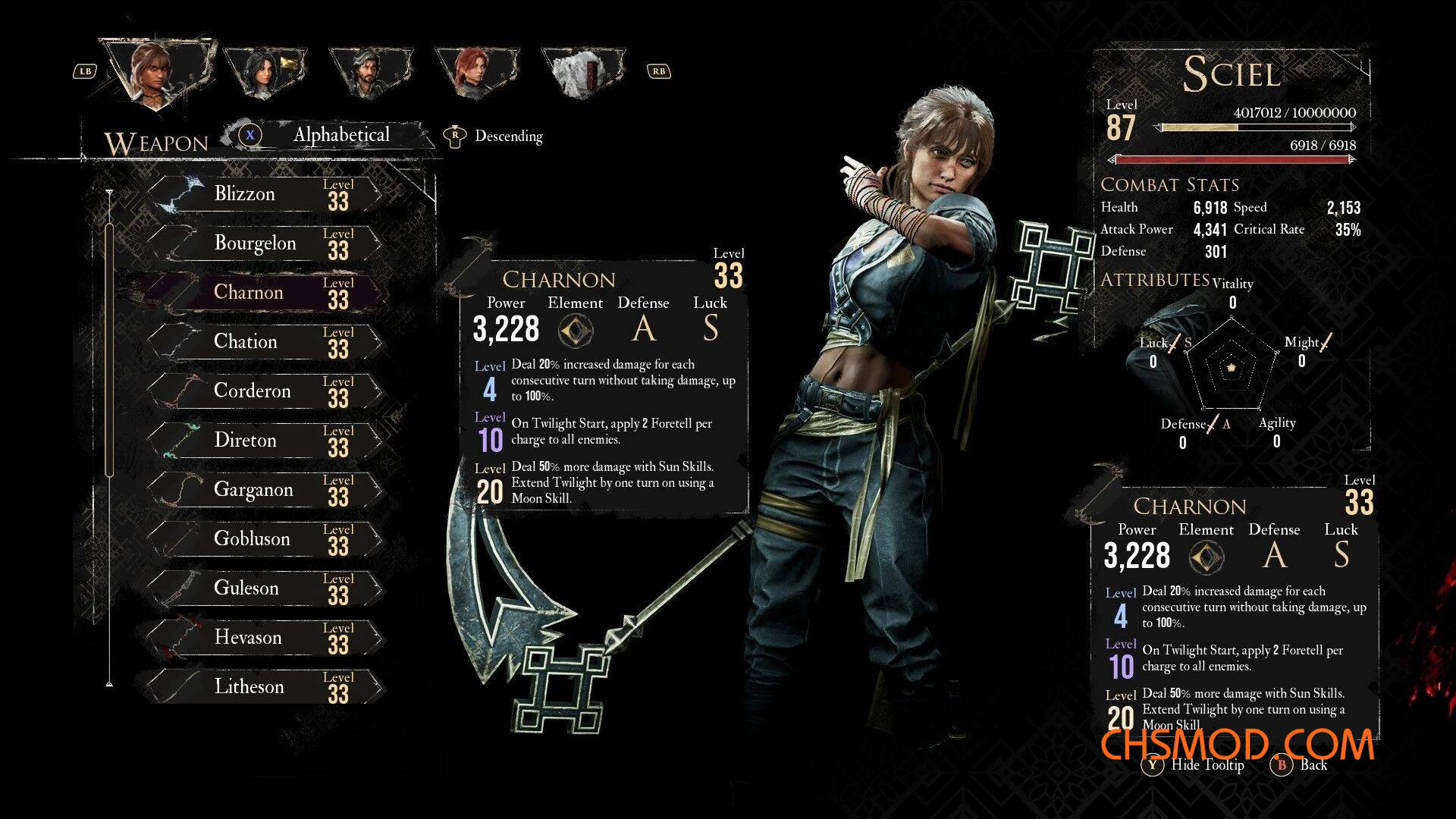Image resolution: width=1456 pixels, height=819 pixels.
Task: Choose the white-haired character portrait
Action: [x=582, y=72]
